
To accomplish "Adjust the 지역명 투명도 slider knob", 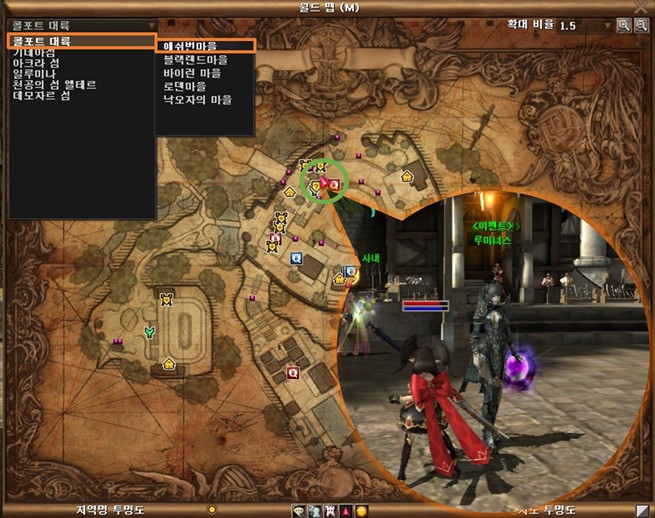I will coord(211,510).
